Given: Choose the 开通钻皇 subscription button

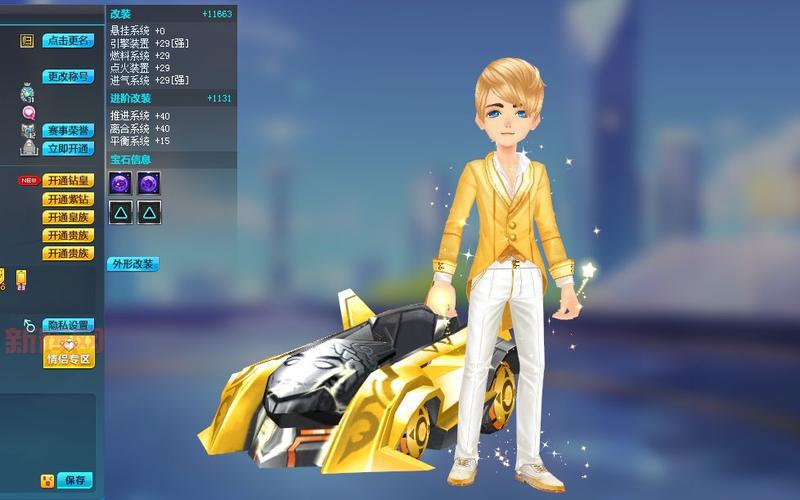Looking at the screenshot, I should point(68,181).
